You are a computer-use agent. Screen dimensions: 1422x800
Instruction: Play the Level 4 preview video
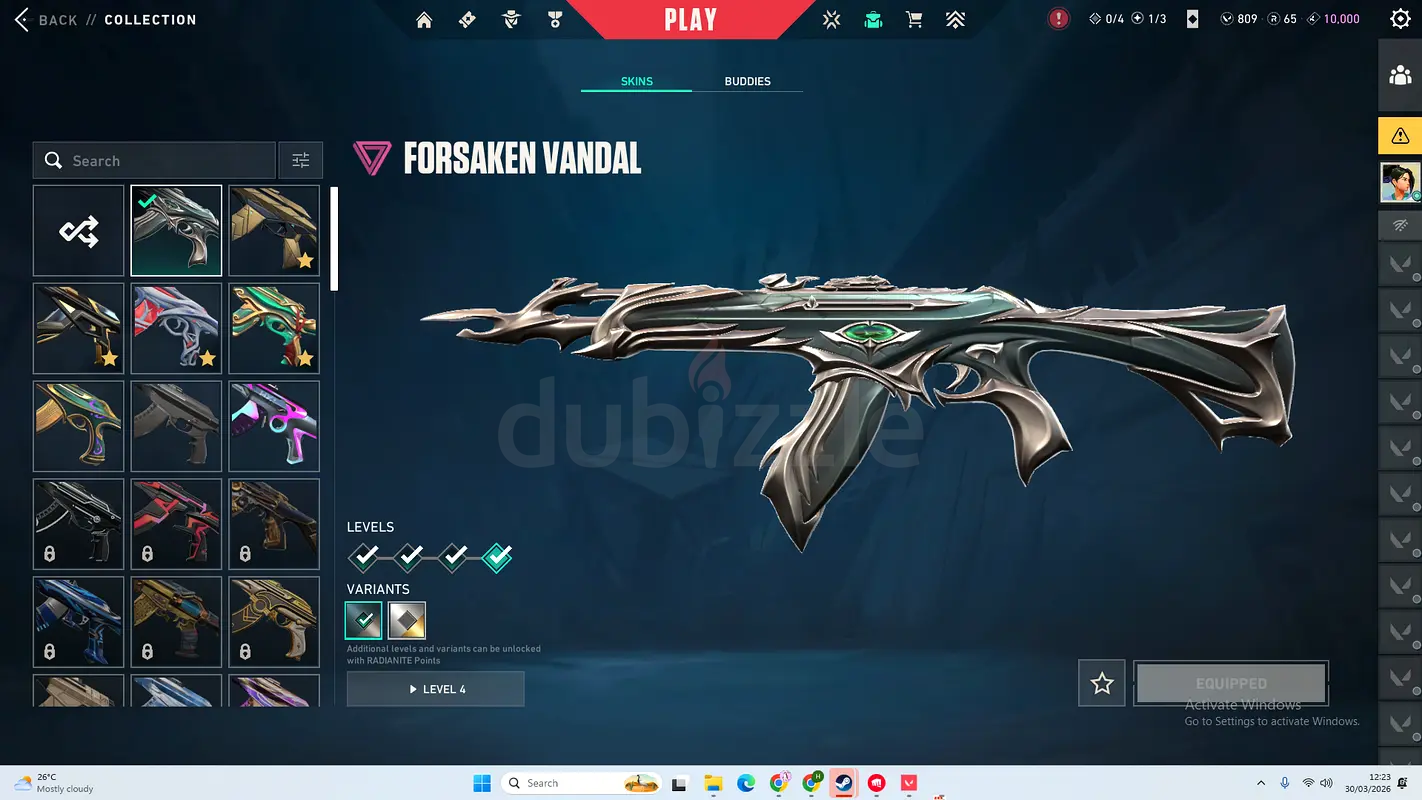(x=435, y=689)
